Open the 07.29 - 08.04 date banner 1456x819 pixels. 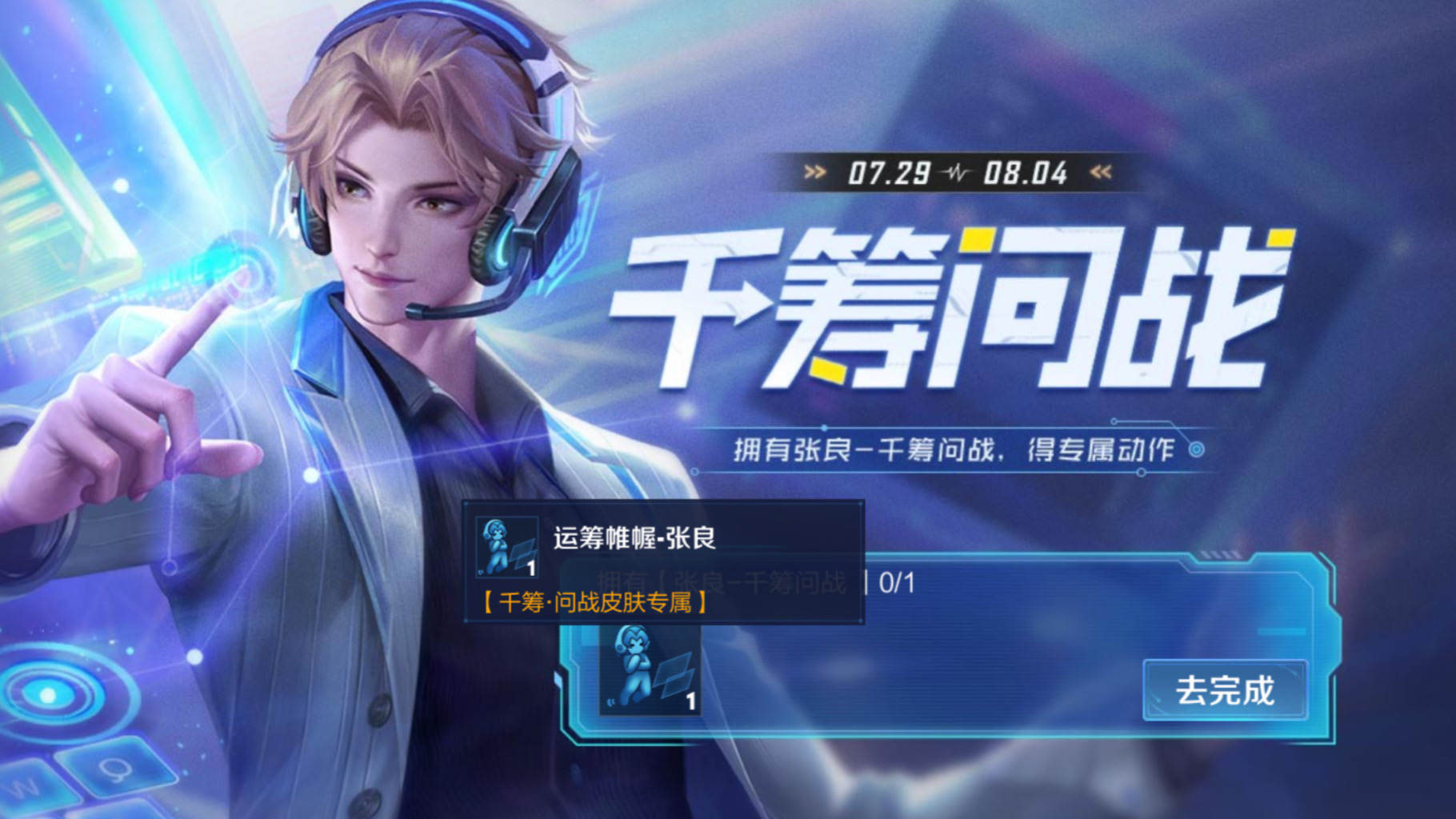point(952,170)
